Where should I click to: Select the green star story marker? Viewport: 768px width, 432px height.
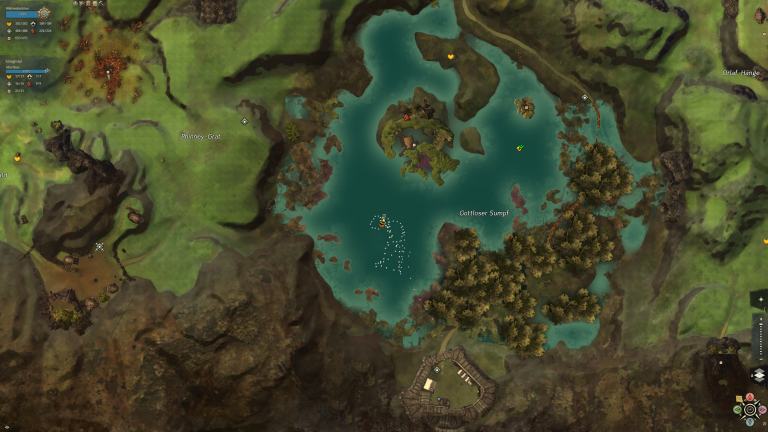coord(520,148)
